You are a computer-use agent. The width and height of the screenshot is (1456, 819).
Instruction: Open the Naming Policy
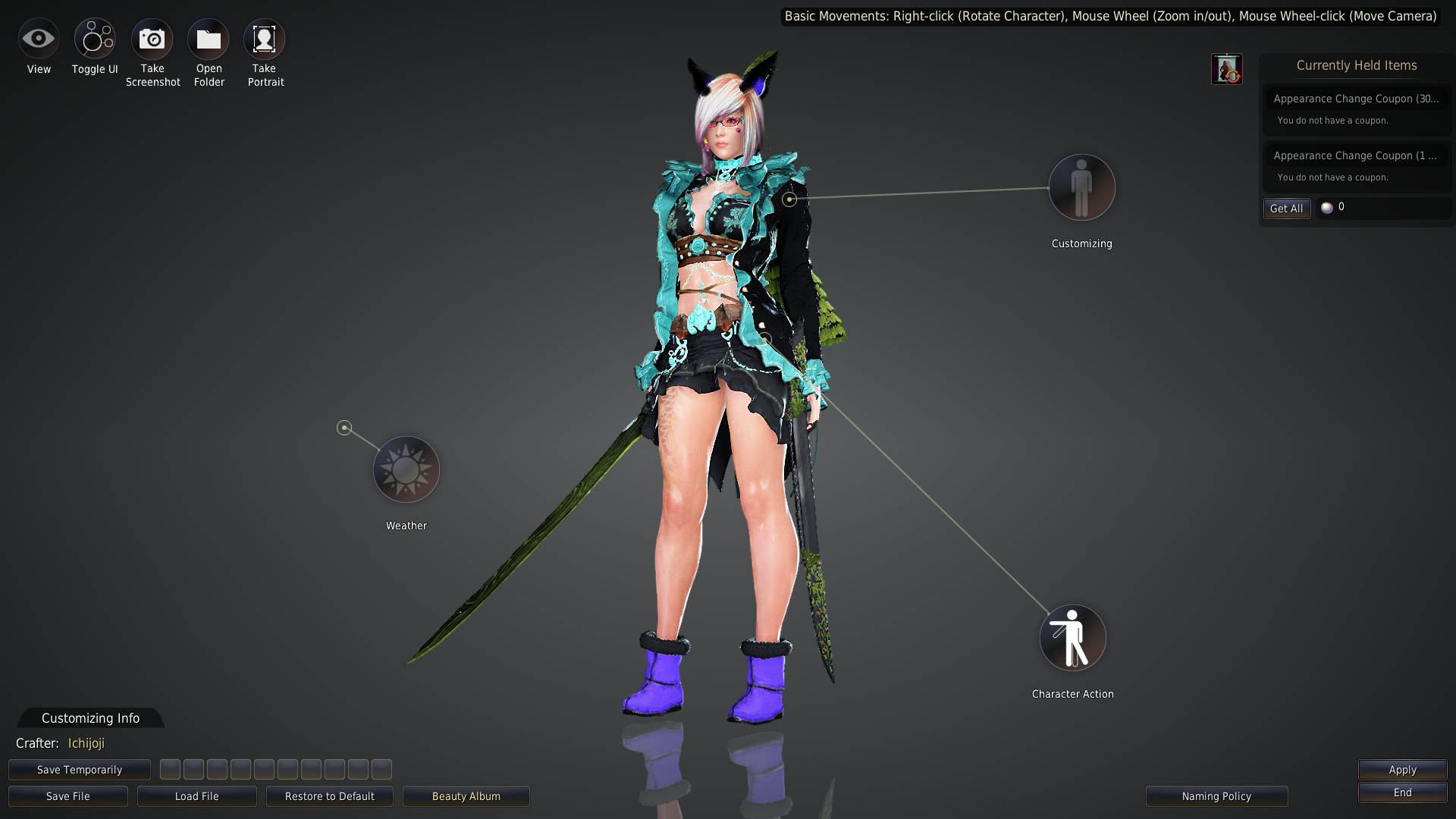coord(1216,796)
